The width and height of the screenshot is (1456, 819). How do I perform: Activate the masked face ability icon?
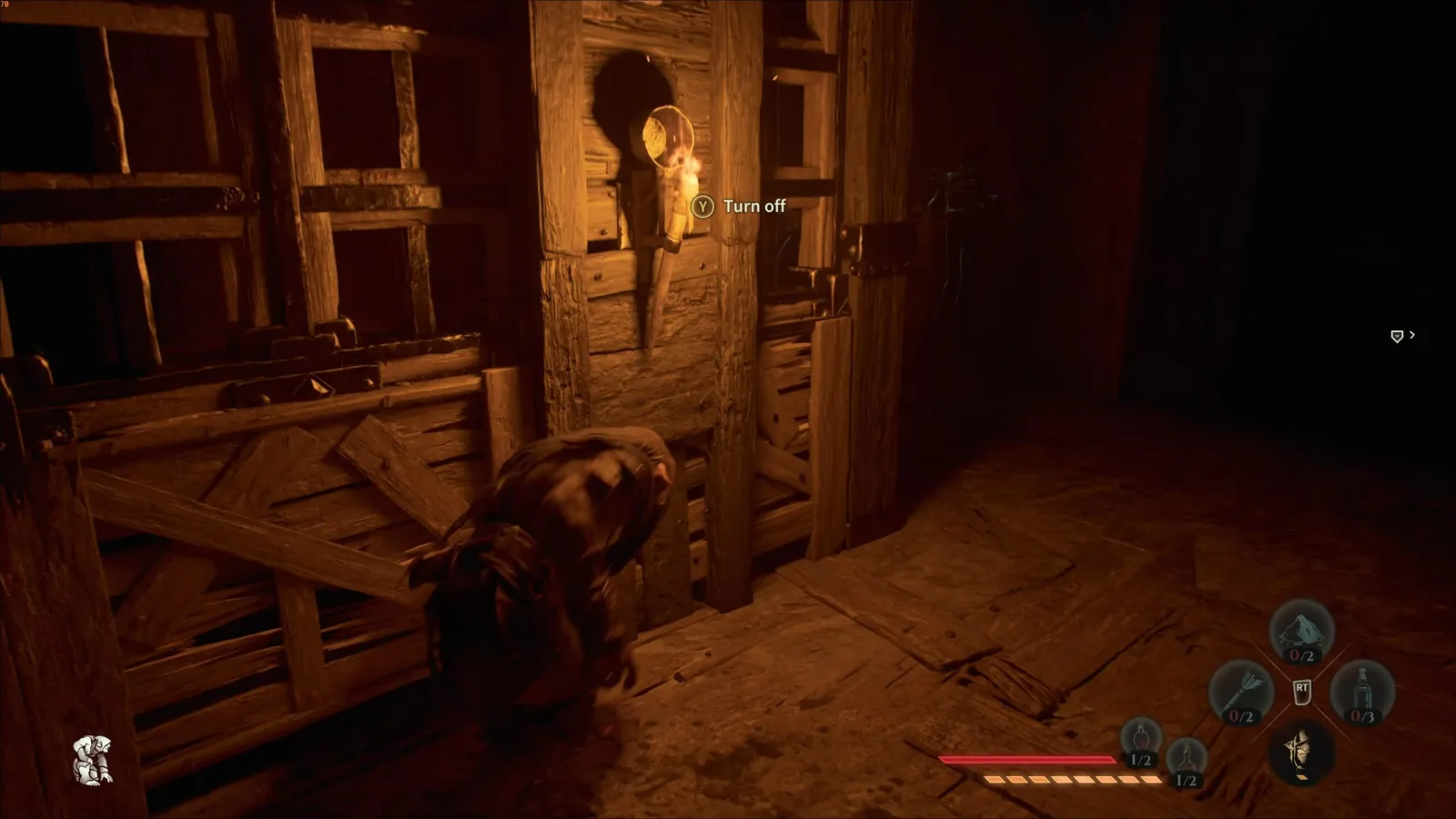tap(1301, 753)
